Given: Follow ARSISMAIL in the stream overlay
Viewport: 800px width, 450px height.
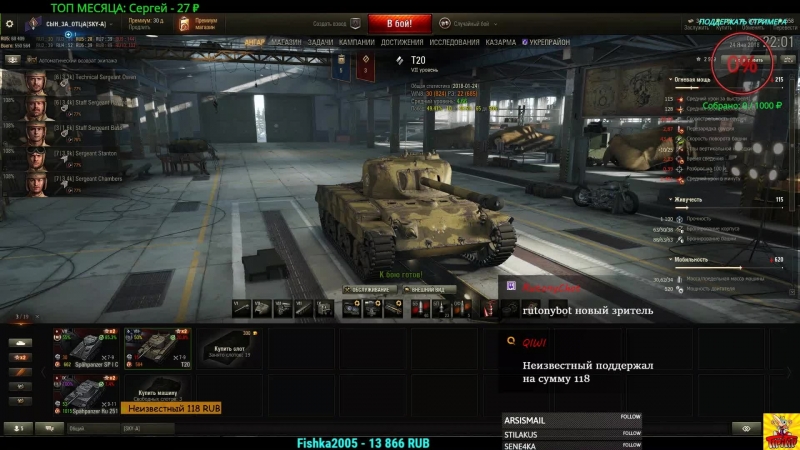Looking at the screenshot, I should [x=630, y=417].
